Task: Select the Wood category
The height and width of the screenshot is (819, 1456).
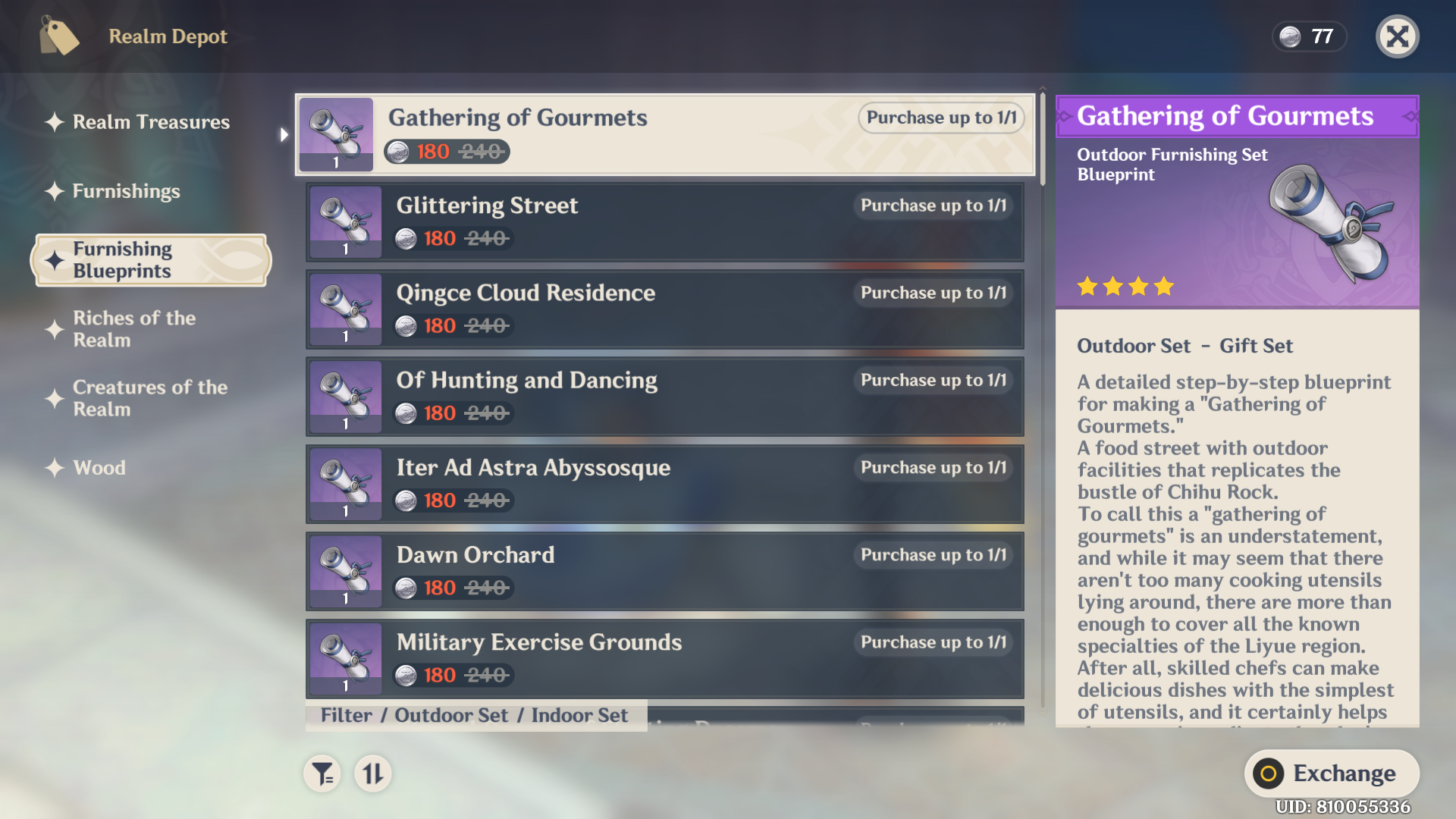Action: coord(99,468)
